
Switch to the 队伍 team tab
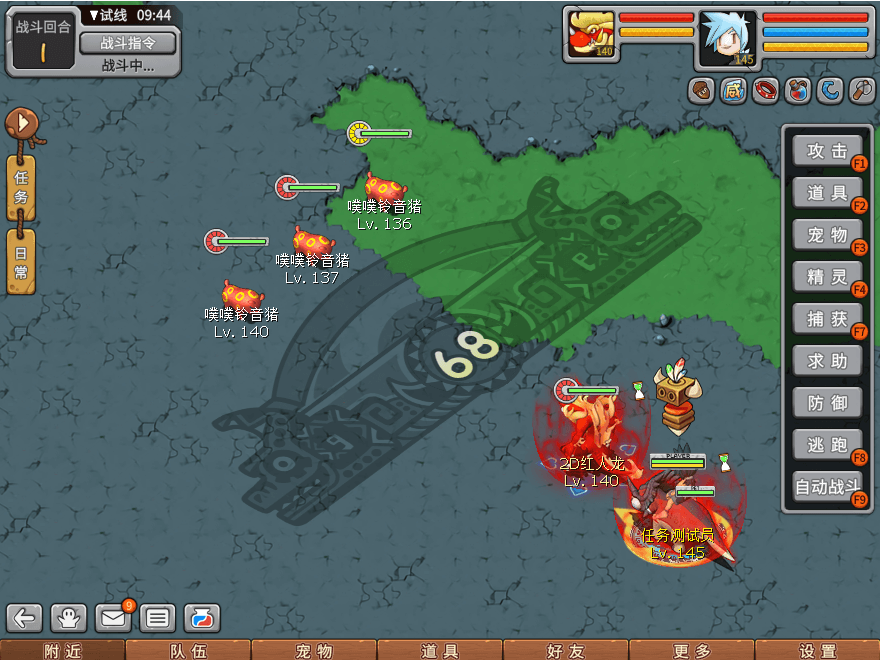188,650
